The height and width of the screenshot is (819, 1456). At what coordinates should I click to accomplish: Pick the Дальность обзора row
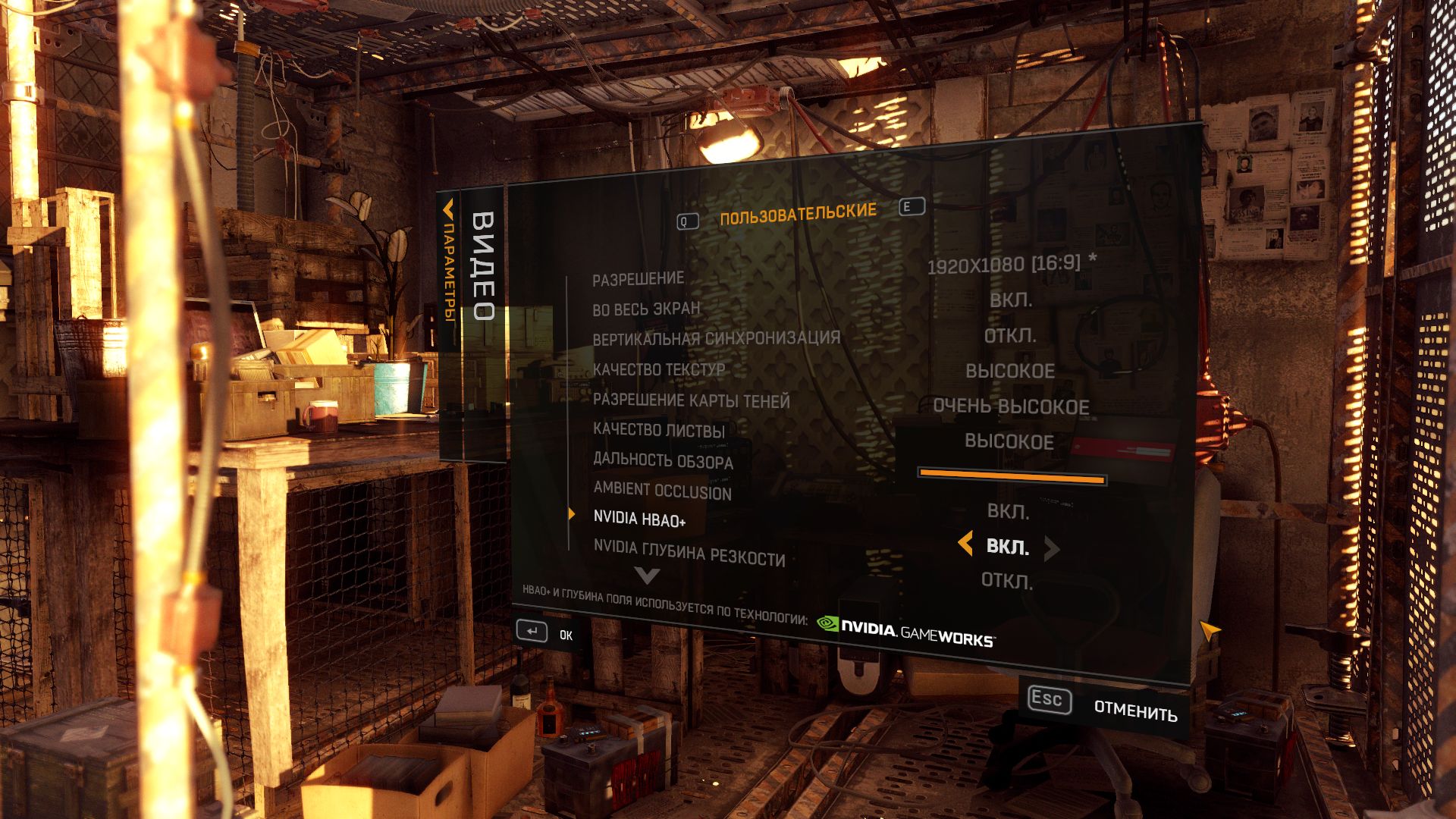(663, 460)
